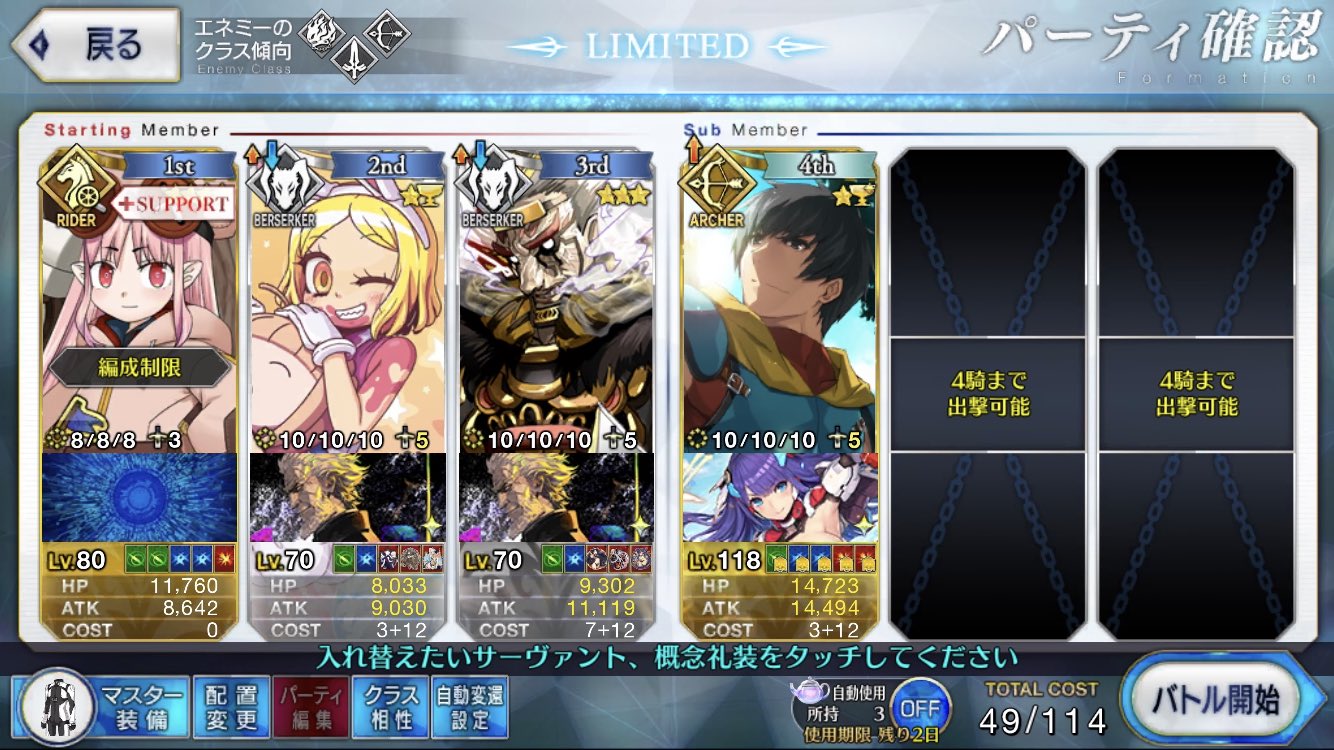
Task: Tap the empty Sub Member slot with chains
Action: [x=990, y=390]
